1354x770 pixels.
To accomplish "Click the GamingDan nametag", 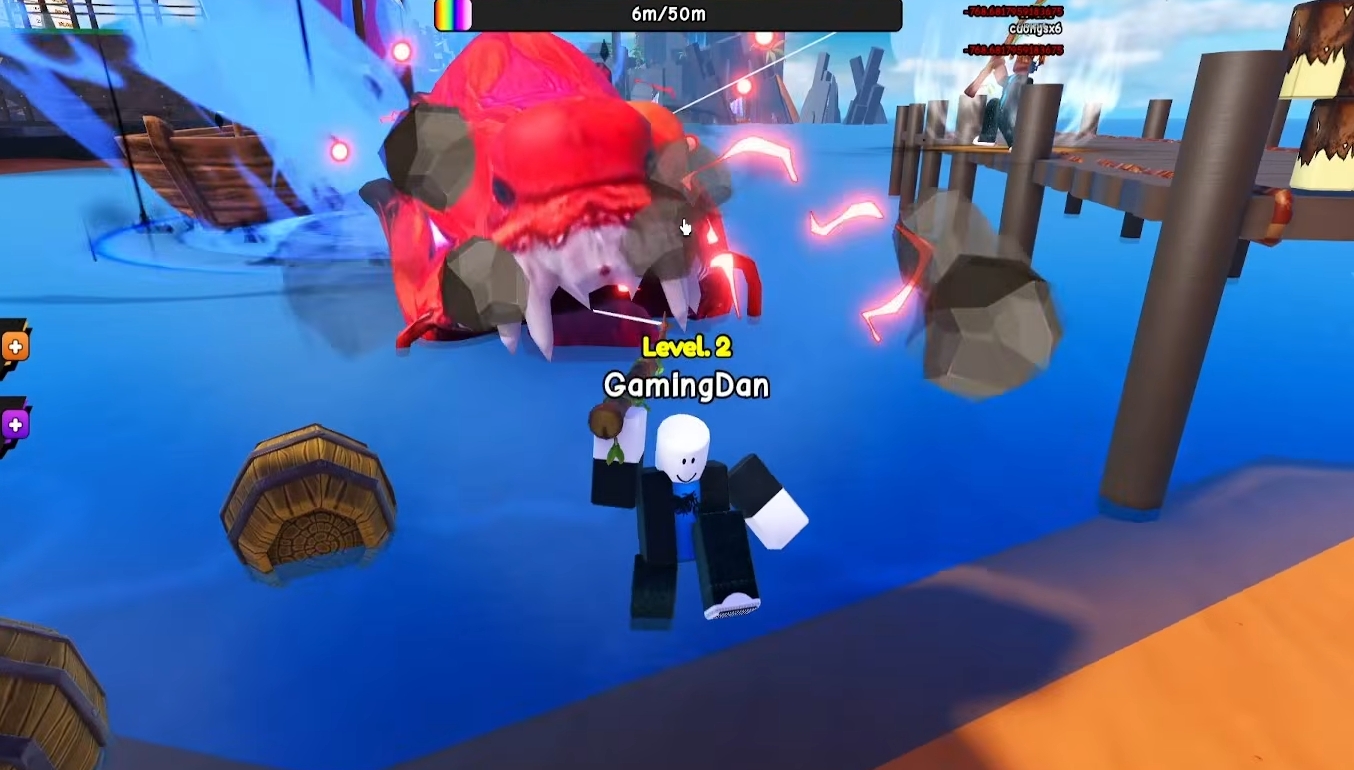I will click(x=686, y=383).
